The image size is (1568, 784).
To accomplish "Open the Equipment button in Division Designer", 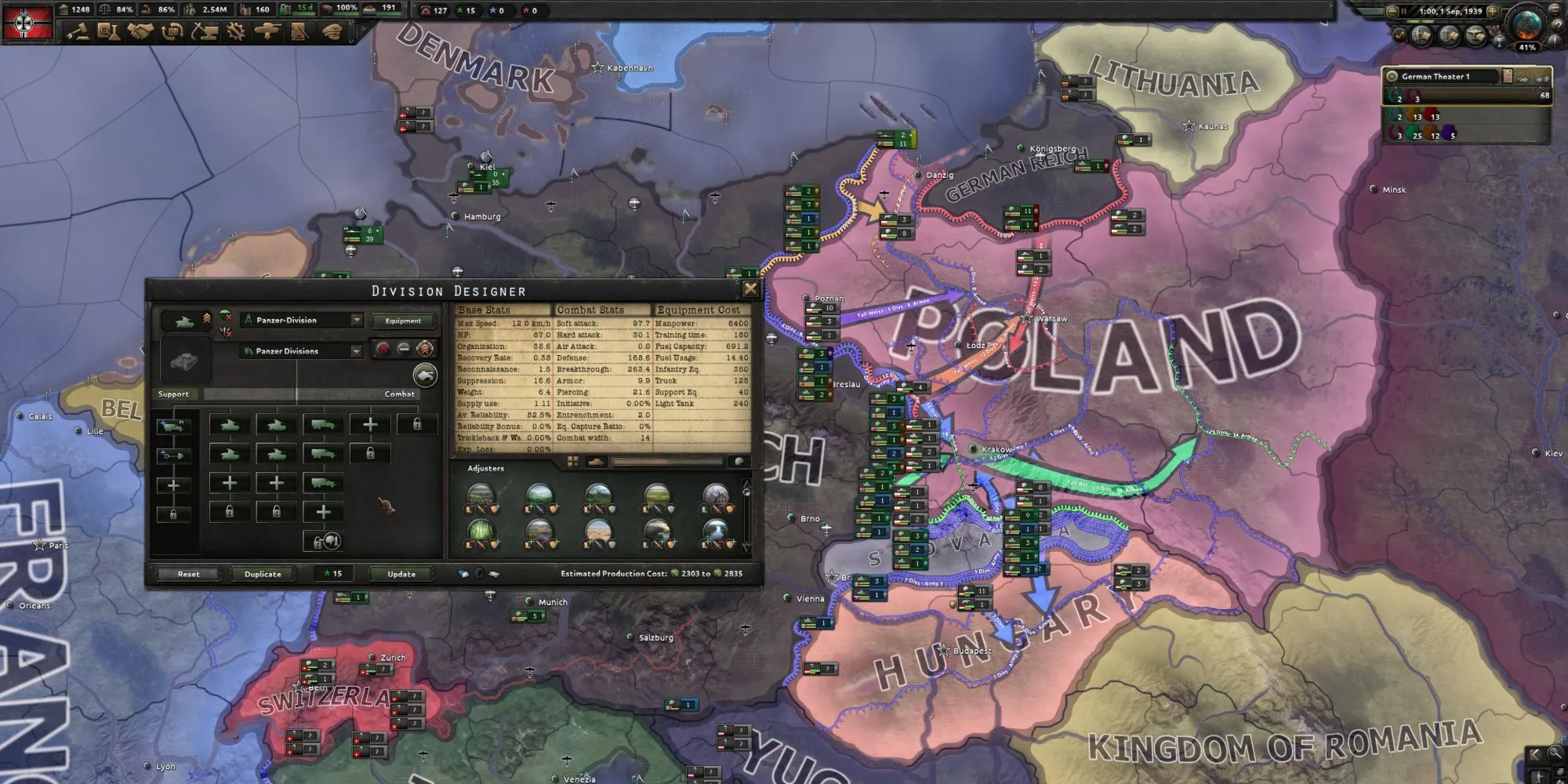I will pyautogui.click(x=403, y=321).
